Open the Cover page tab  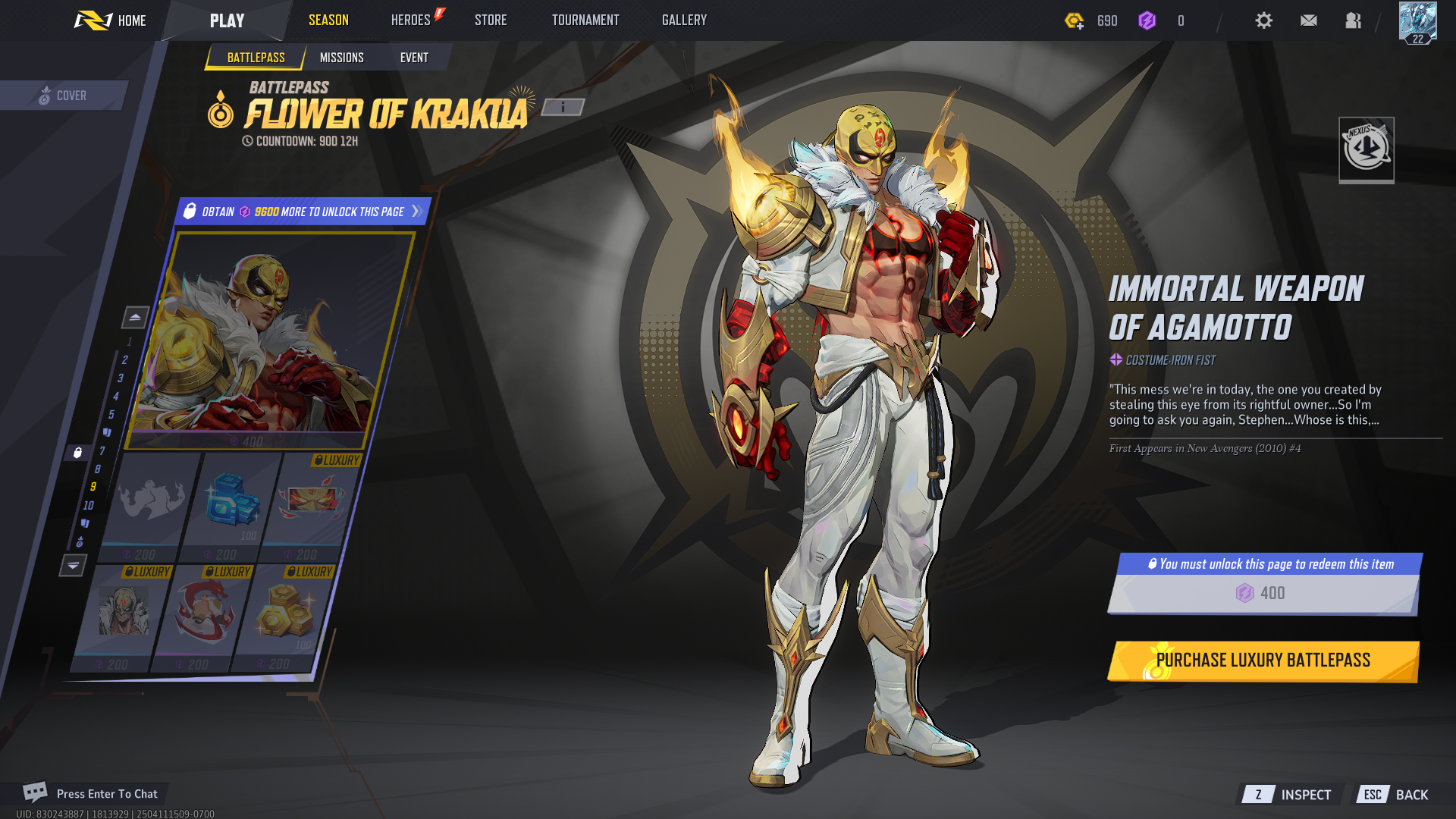click(64, 96)
